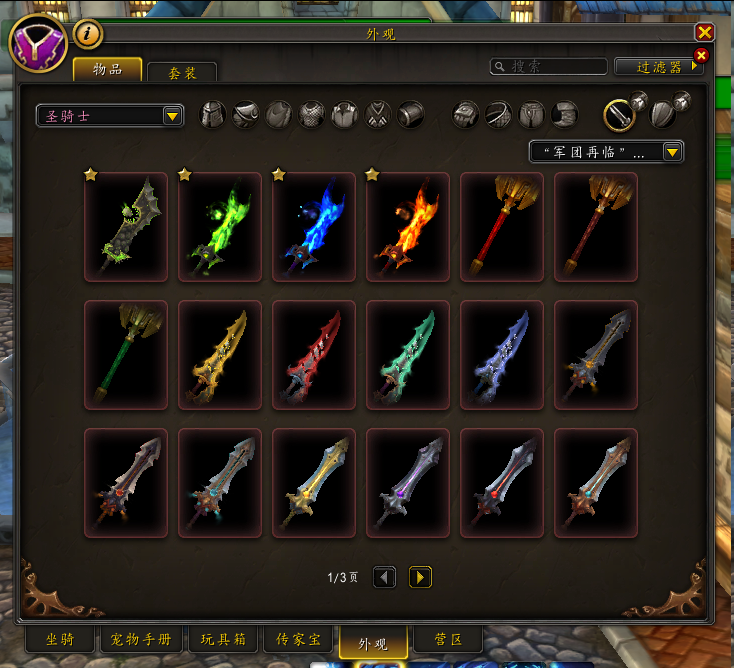Select the golden curved blade appearance
The width and height of the screenshot is (734, 668).
point(220,355)
